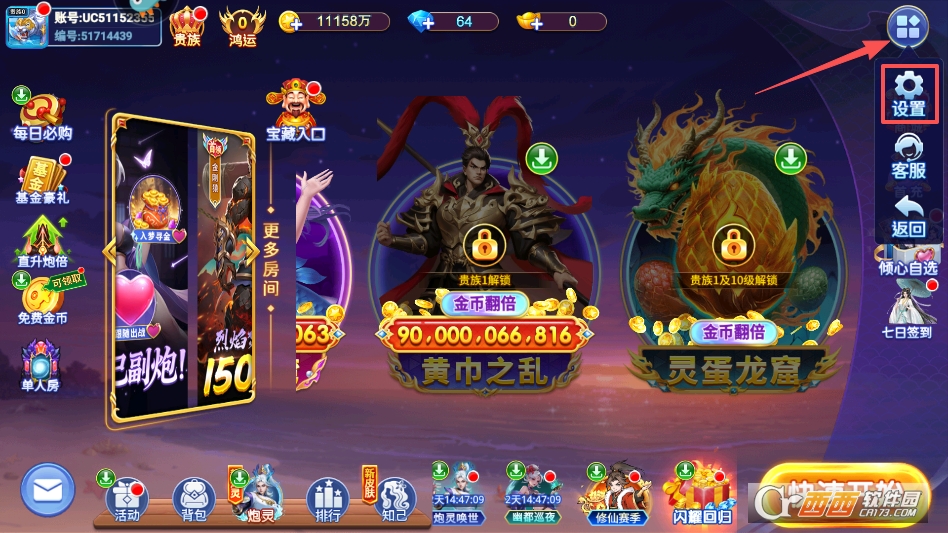
Task: Open the mail envelope button
Action: click(47, 490)
